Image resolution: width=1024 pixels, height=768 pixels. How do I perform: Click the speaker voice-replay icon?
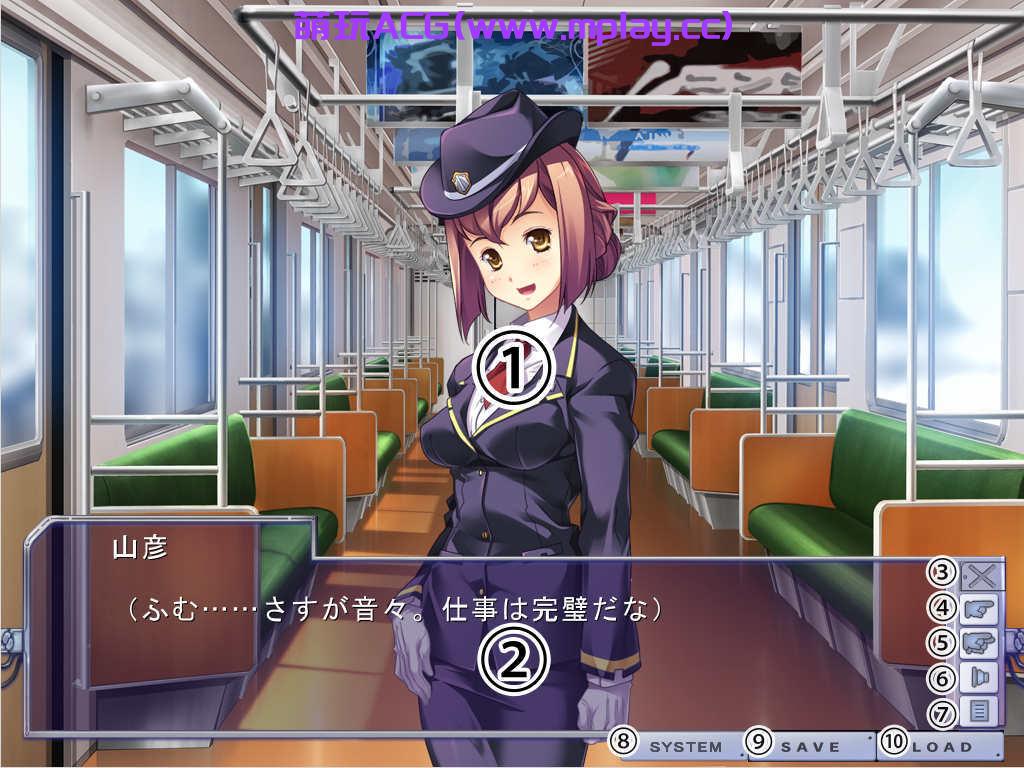coord(979,677)
